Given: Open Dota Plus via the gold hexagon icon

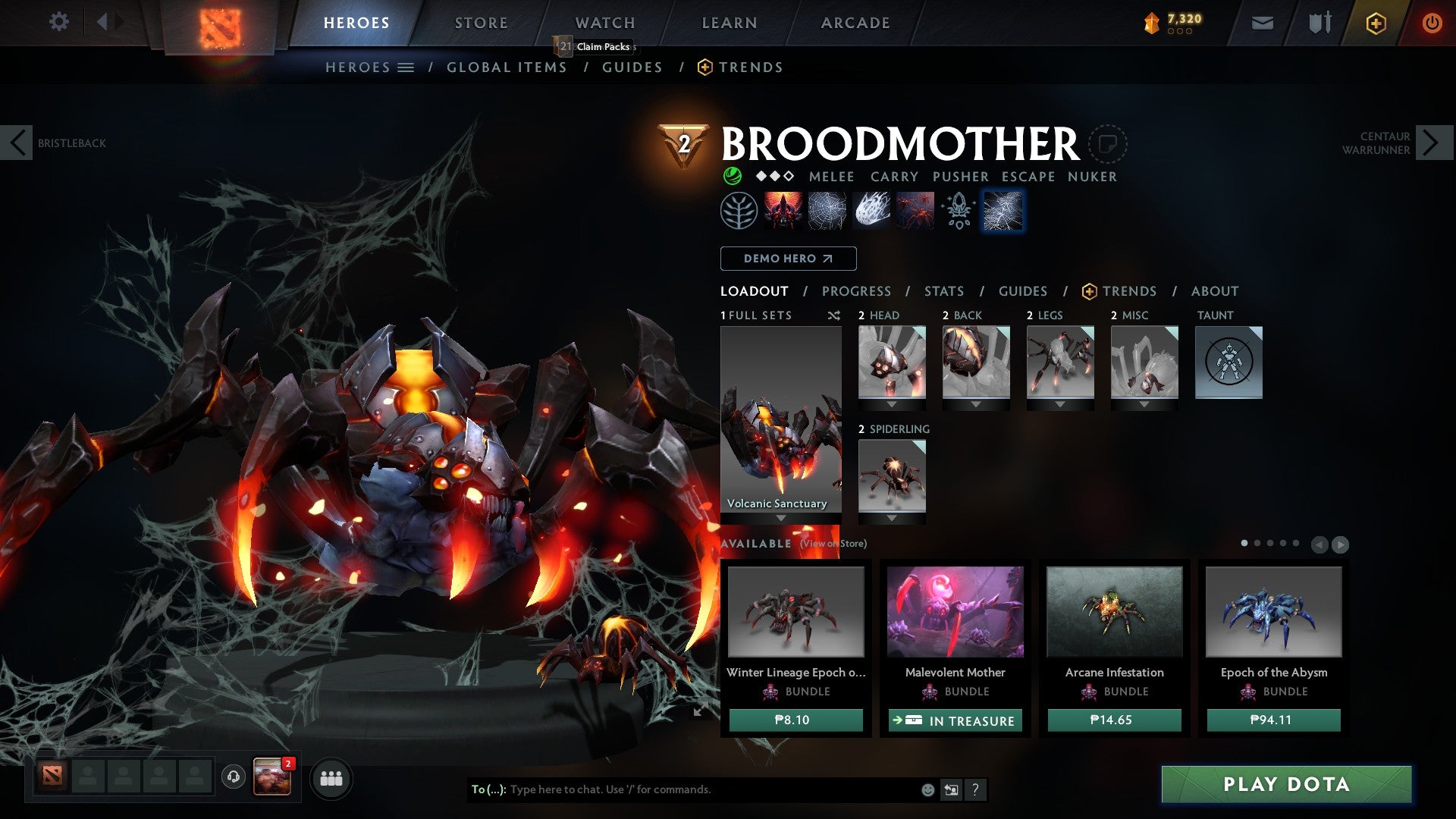Looking at the screenshot, I should point(1375,23).
